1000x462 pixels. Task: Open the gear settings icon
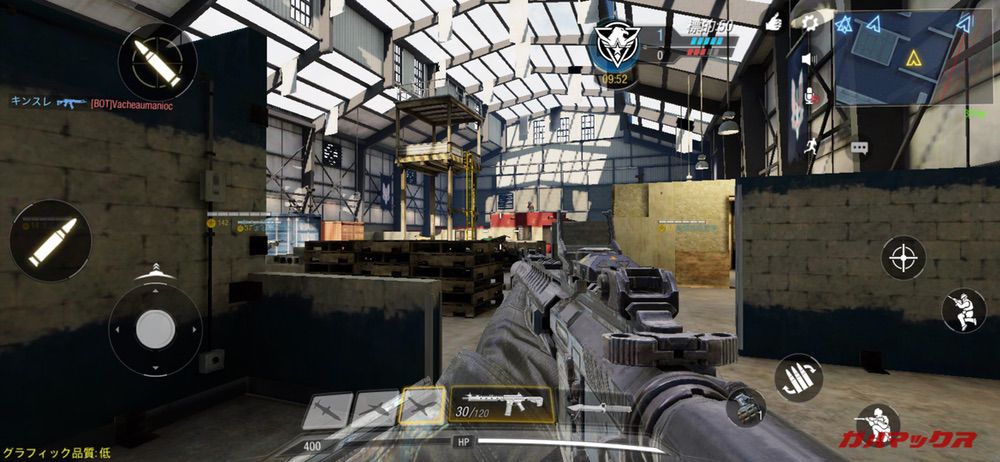[x=810, y=22]
